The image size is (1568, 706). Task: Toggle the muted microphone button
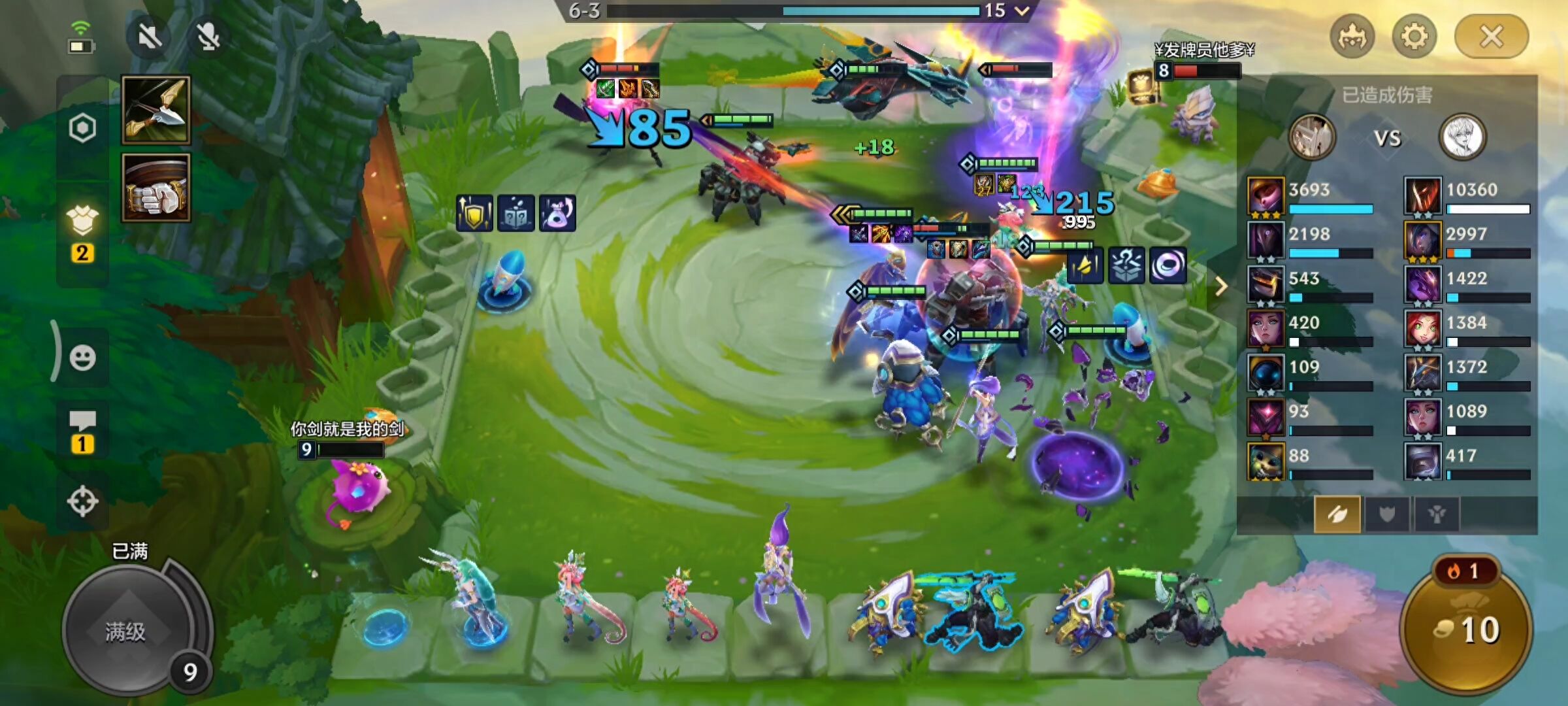208,37
